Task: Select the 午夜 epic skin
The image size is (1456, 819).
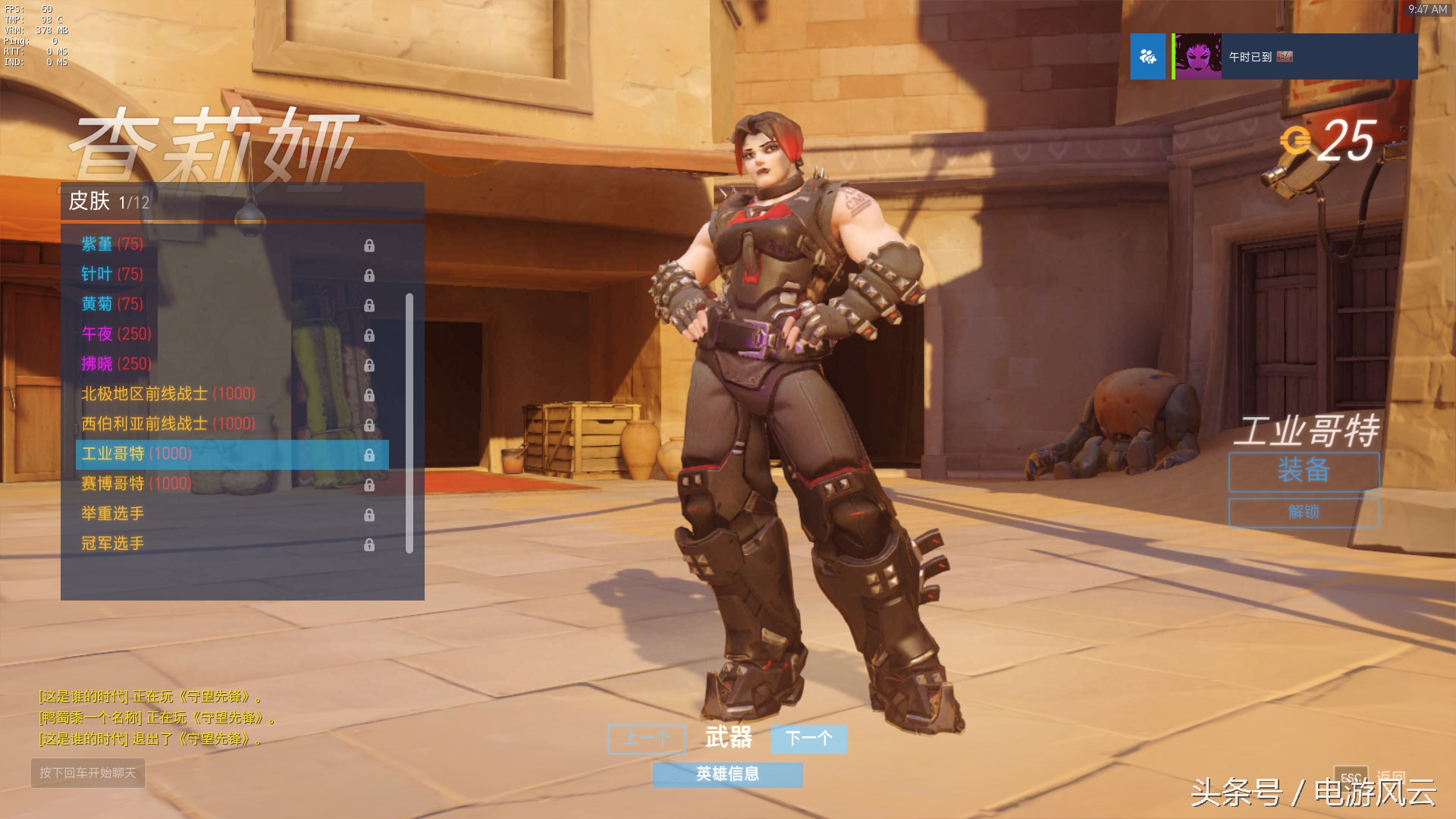Action: (116, 334)
